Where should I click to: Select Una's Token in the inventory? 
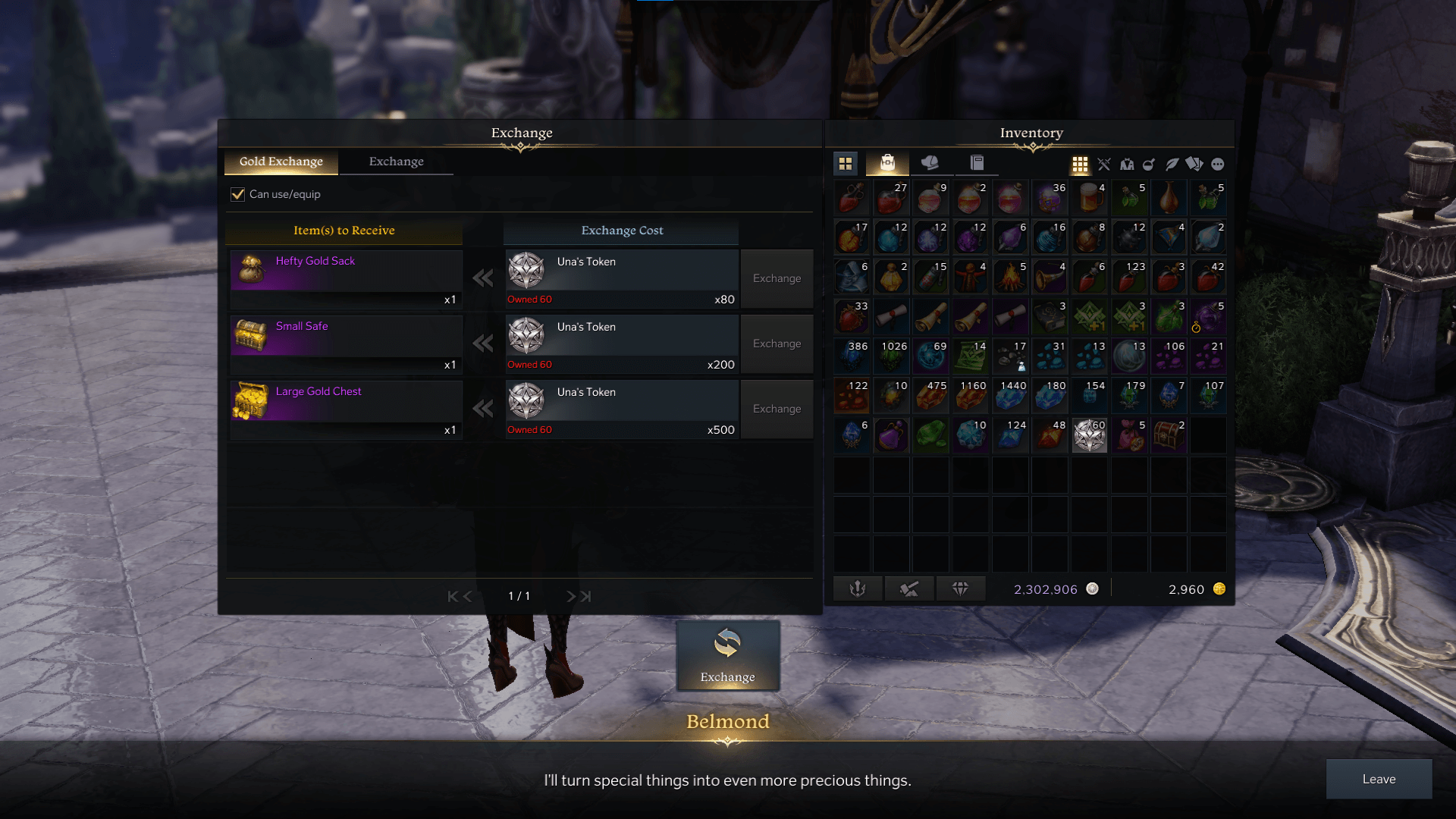point(1090,436)
